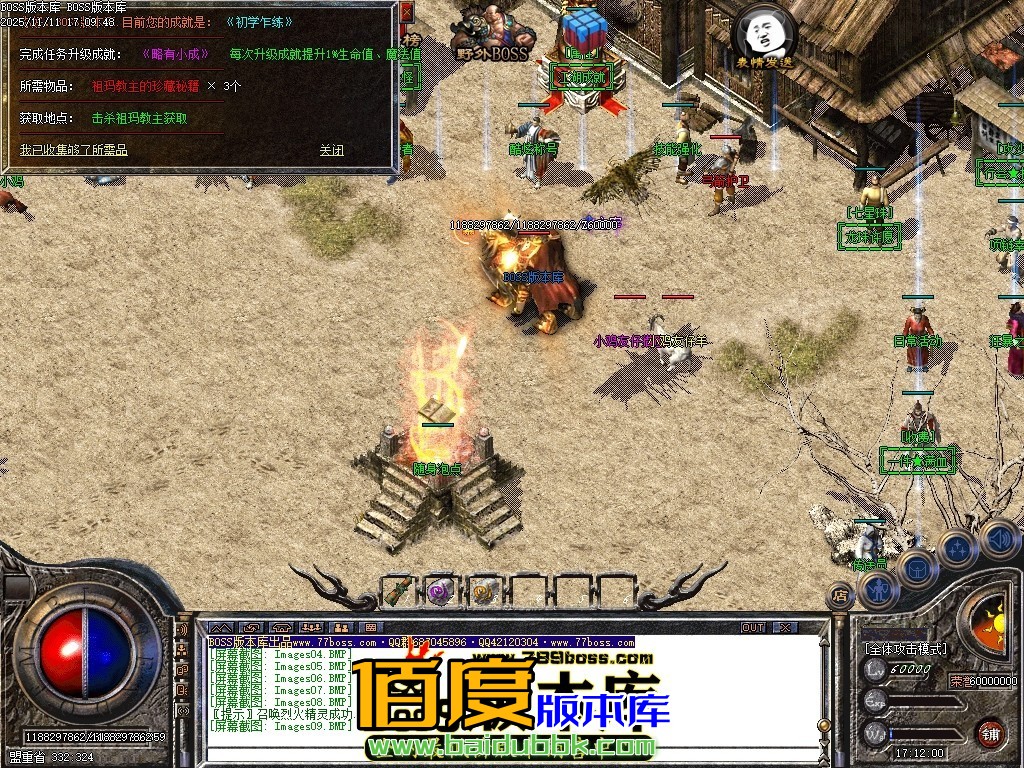Open the shop via the 店 button
Screen dimensions: 1024x768
click(841, 596)
